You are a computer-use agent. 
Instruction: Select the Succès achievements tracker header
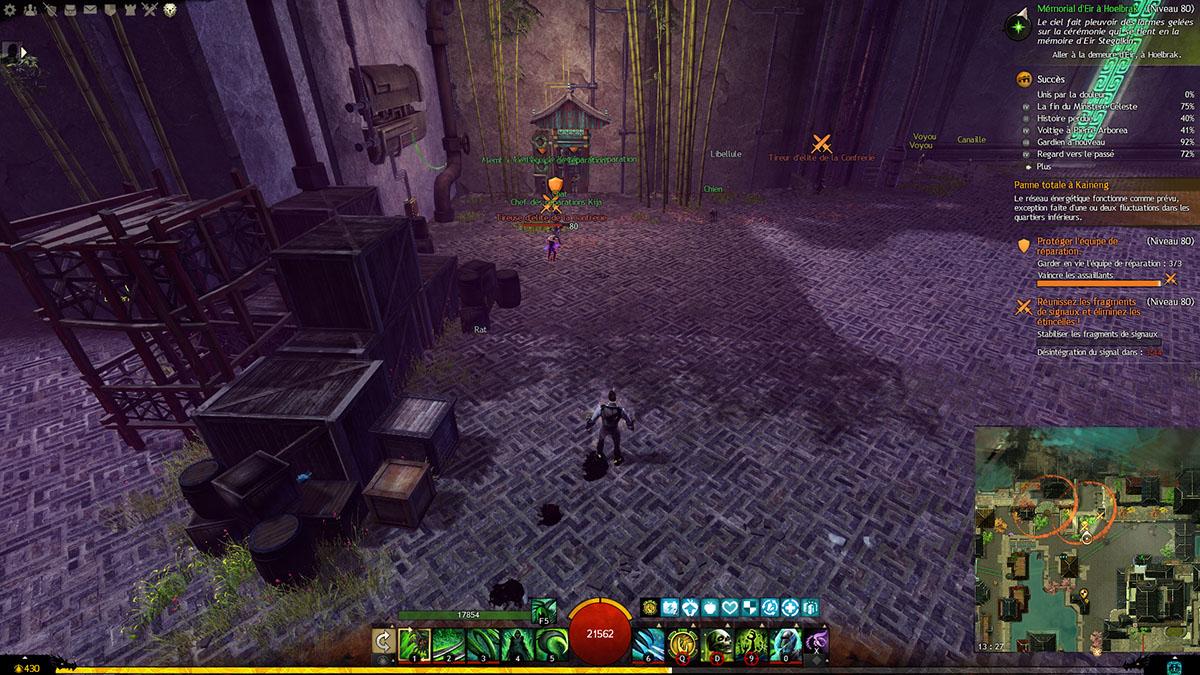(1051, 79)
